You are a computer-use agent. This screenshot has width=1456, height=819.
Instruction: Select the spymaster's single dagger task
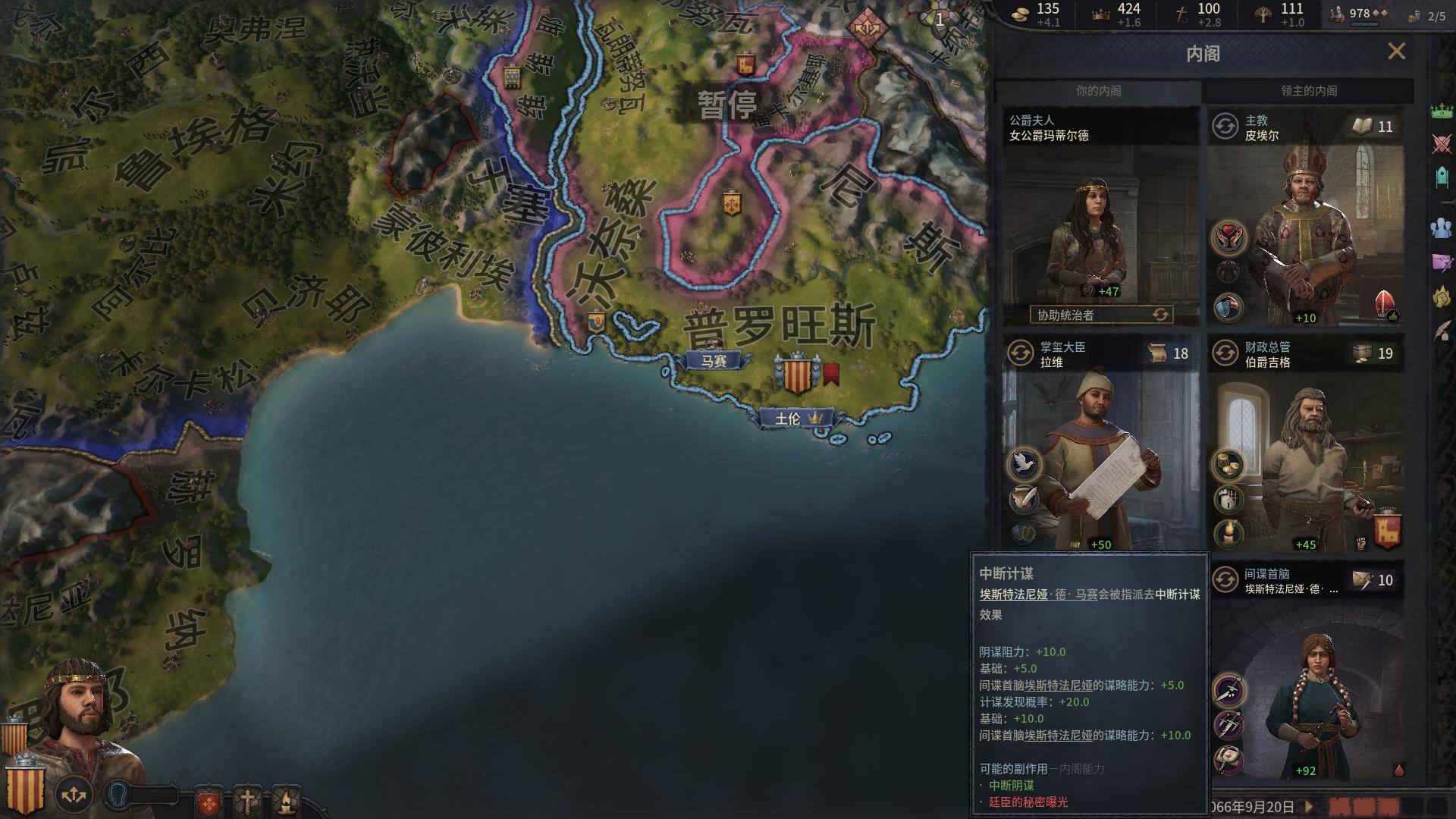pyautogui.click(x=1228, y=690)
